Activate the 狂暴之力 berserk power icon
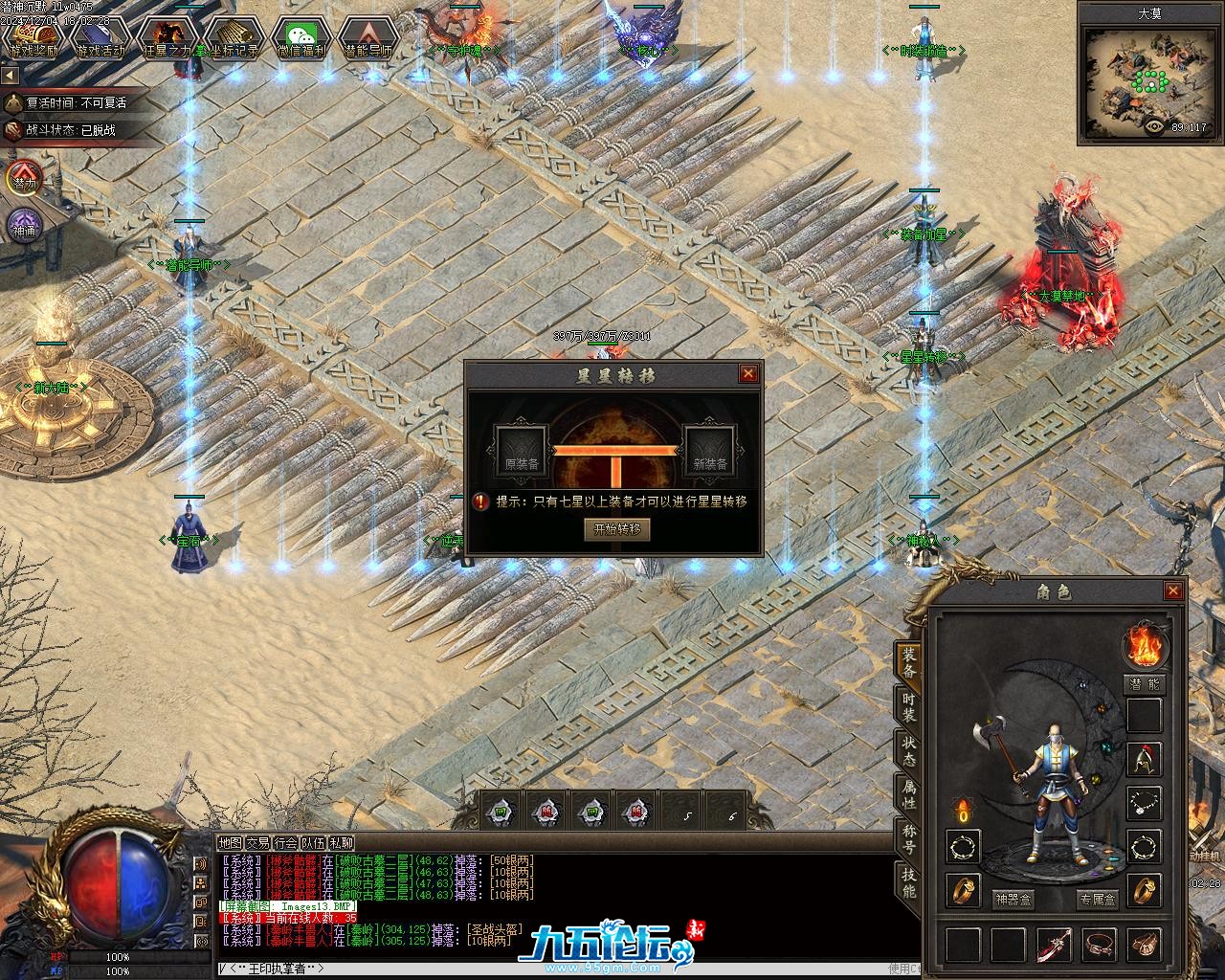 point(167,38)
